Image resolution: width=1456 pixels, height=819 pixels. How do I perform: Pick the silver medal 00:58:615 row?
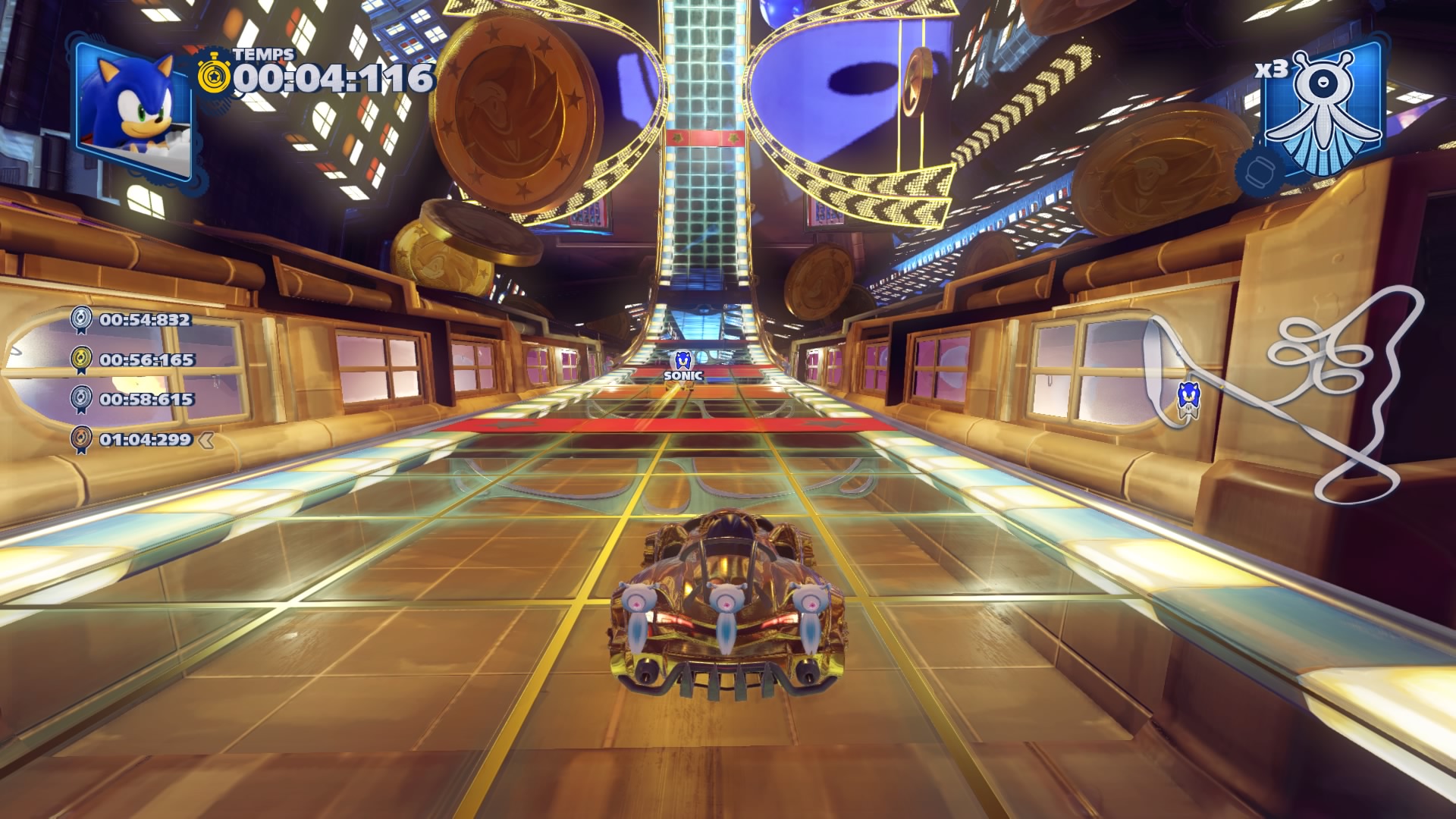coord(133,399)
